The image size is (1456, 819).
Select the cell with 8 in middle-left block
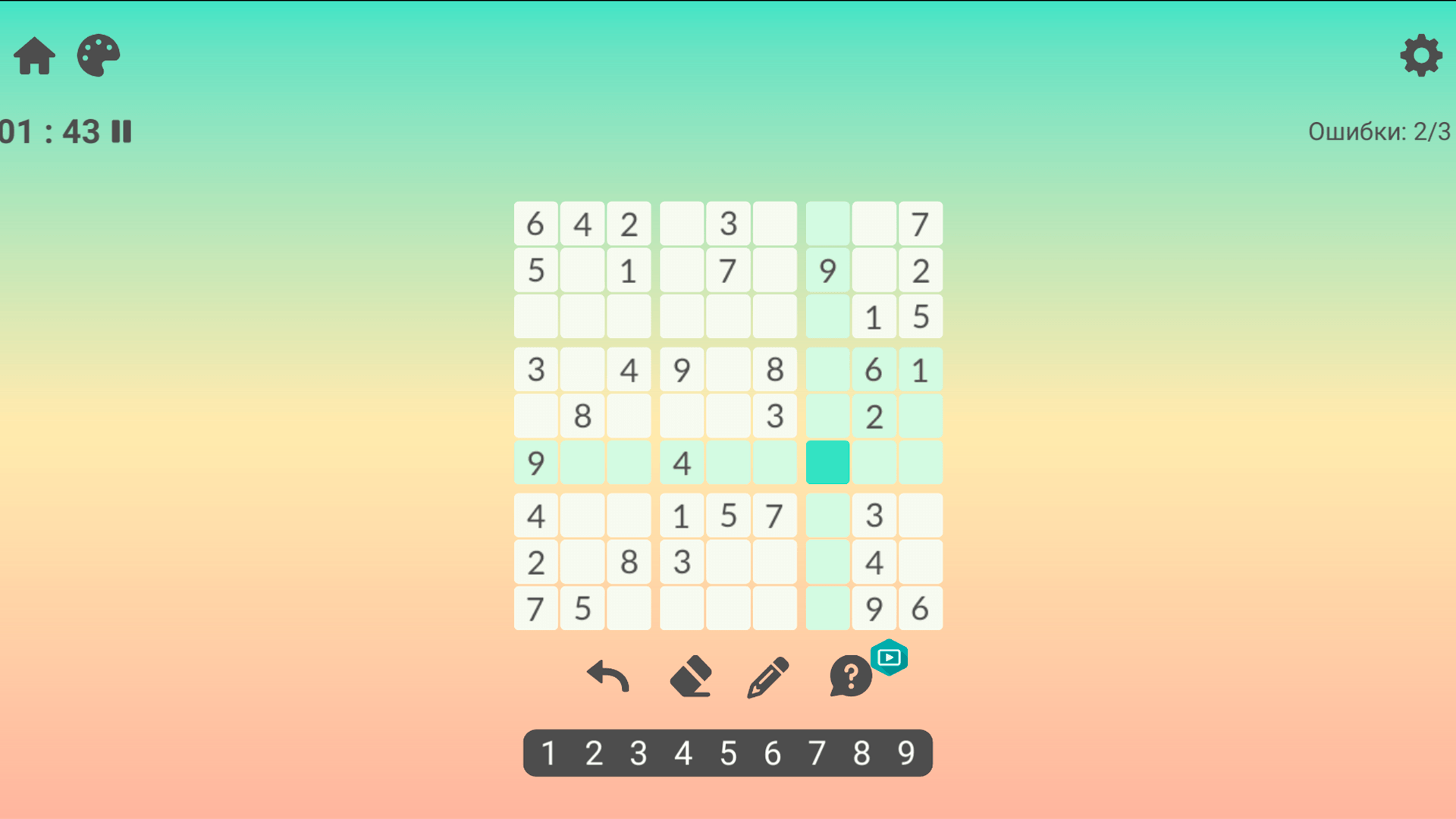click(x=582, y=416)
